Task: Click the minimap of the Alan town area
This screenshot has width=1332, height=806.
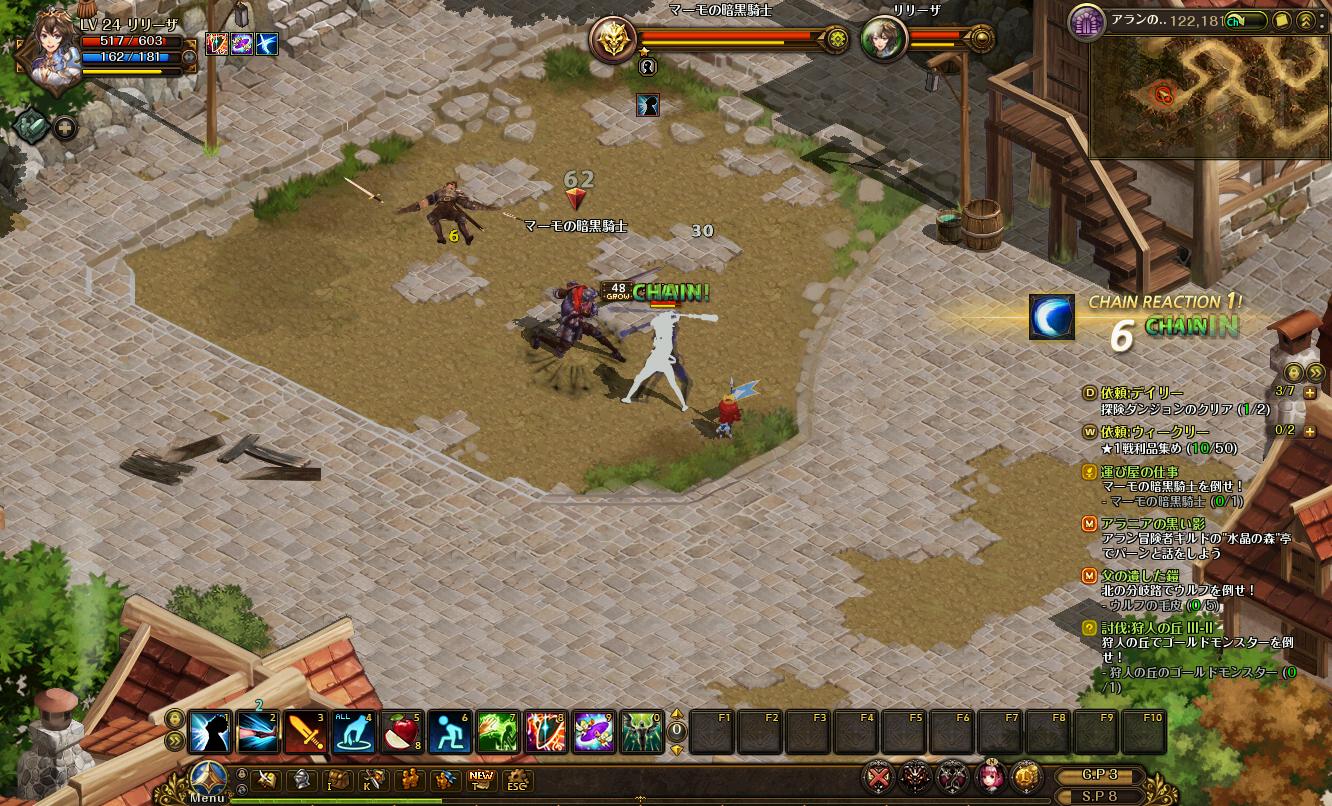Action: point(1210,96)
